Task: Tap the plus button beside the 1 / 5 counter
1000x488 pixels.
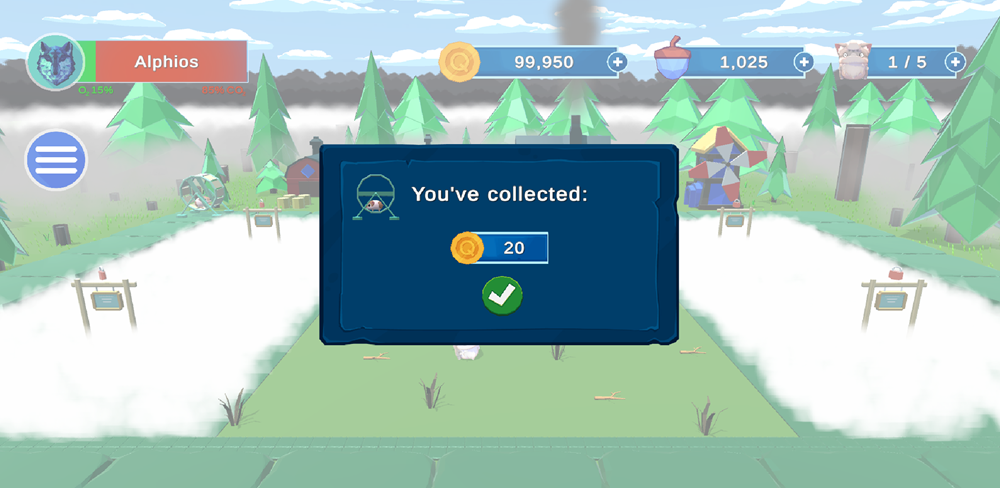Action: tap(954, 62)
